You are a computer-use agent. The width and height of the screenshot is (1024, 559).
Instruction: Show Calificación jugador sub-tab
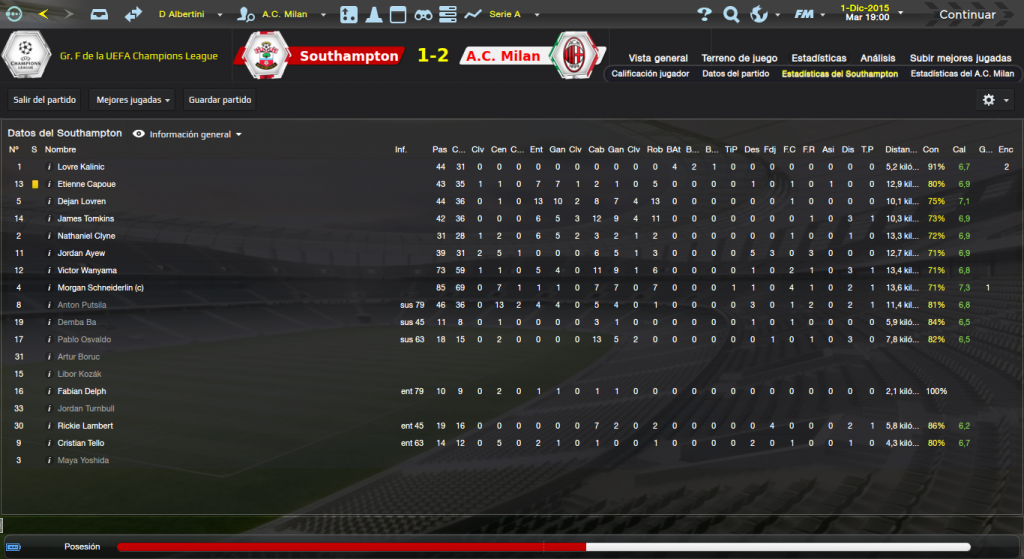point(650,74)
